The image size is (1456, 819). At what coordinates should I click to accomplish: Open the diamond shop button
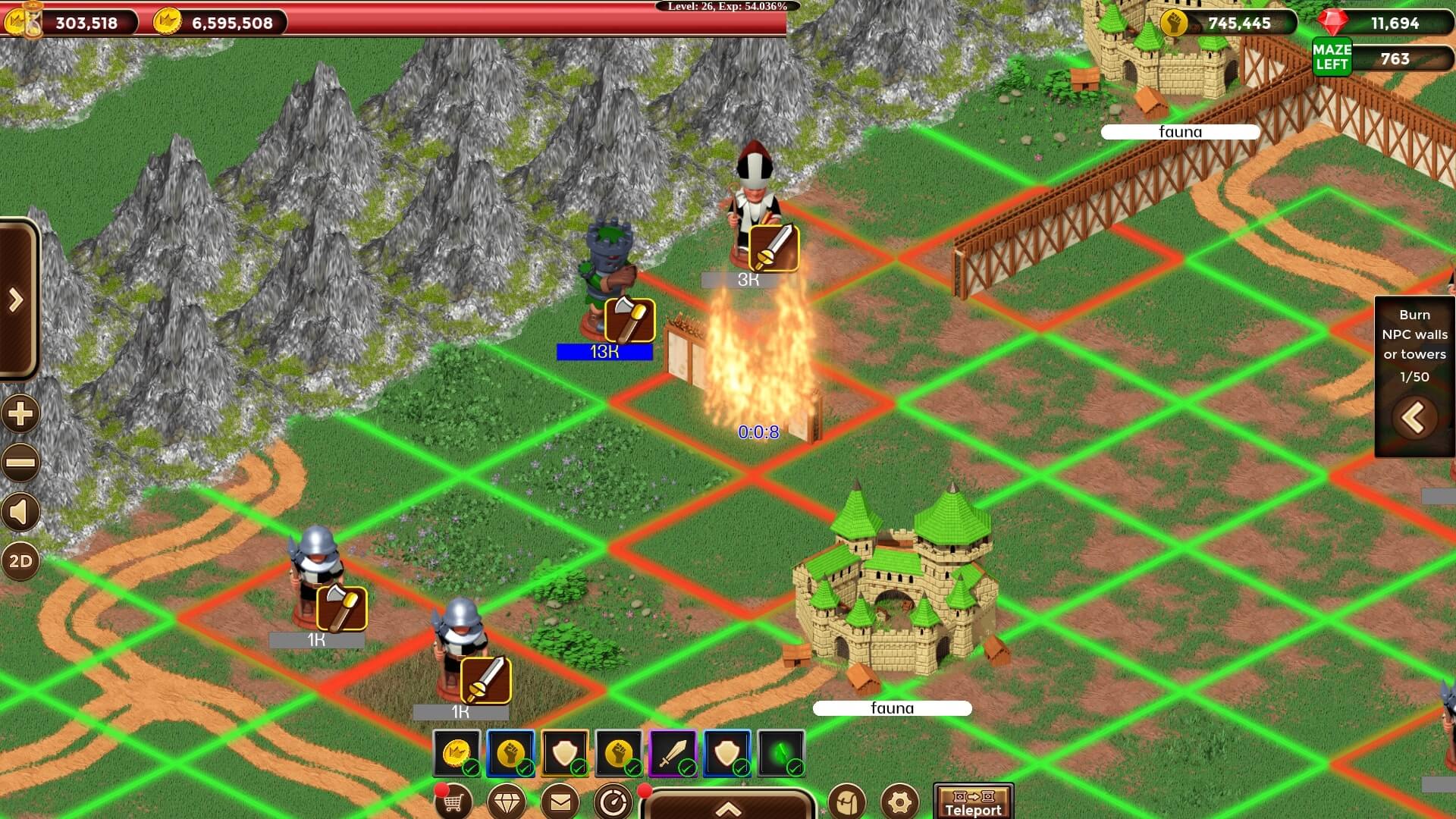(507, 802)
